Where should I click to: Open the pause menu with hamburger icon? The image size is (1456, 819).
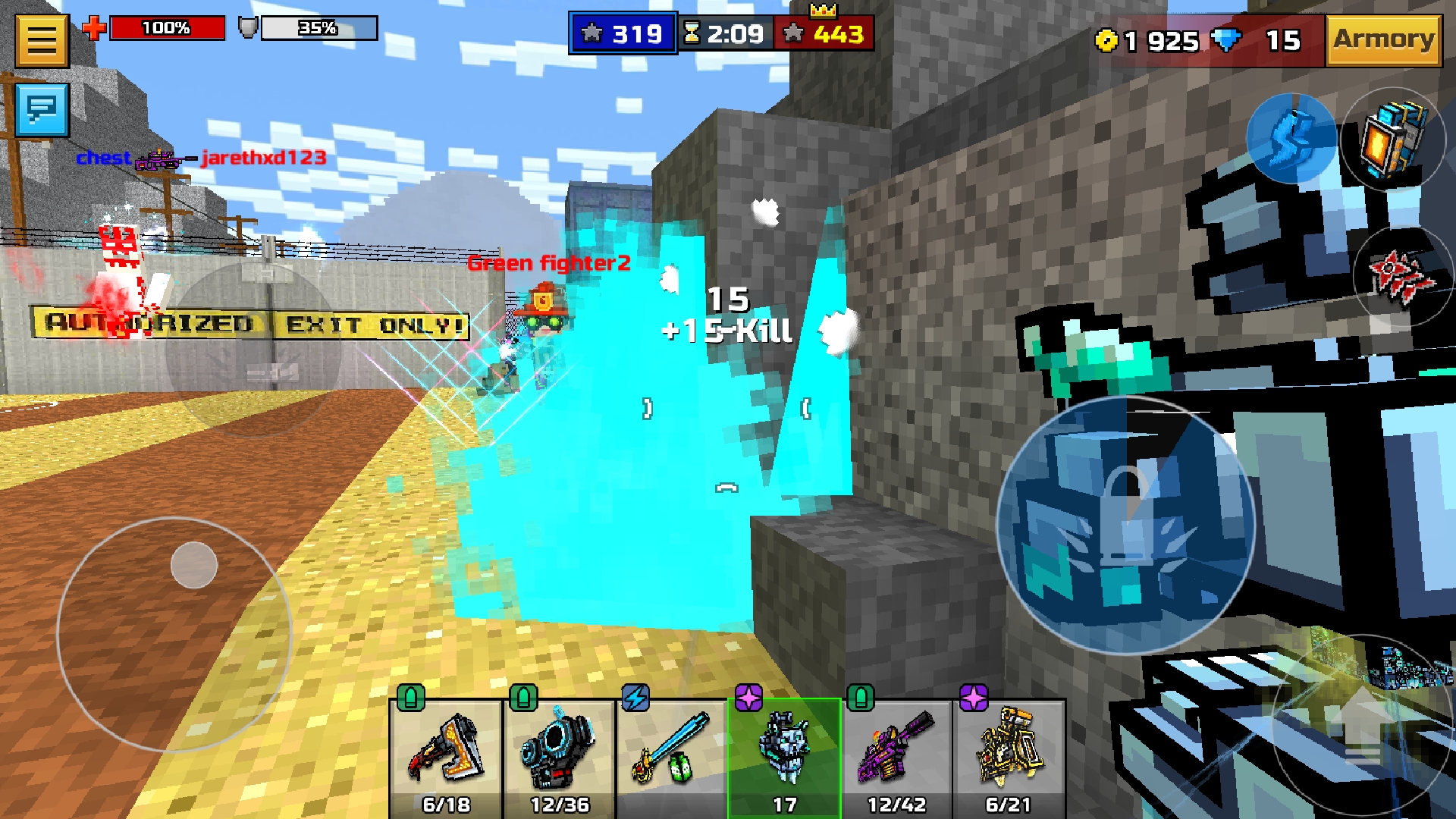(42, 39)
